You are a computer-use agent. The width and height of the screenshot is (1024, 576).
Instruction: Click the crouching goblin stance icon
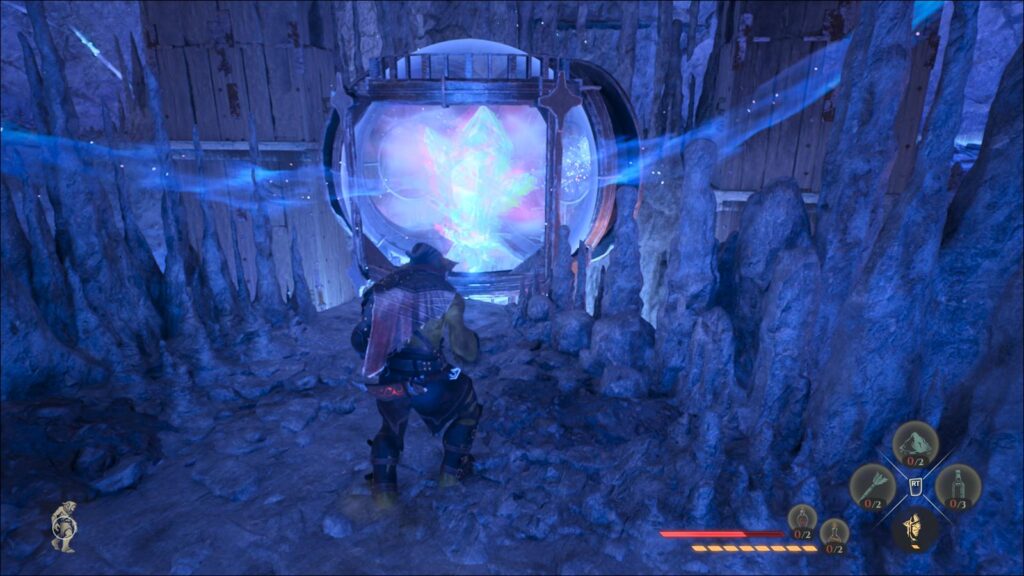(64, 526)
